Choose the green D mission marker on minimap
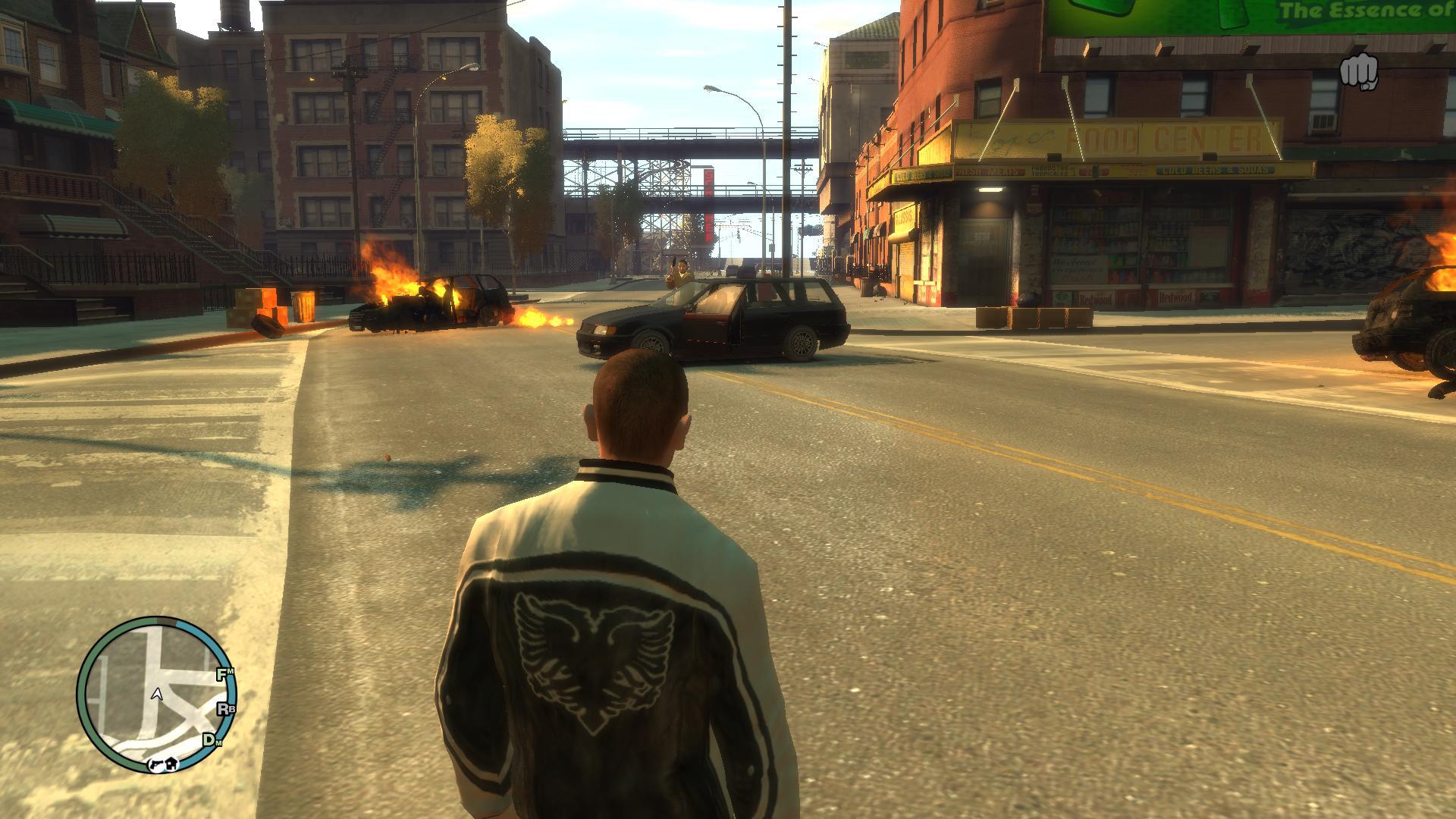The image size is (1456, 819). pyautogui.click(x=209, y=739)
